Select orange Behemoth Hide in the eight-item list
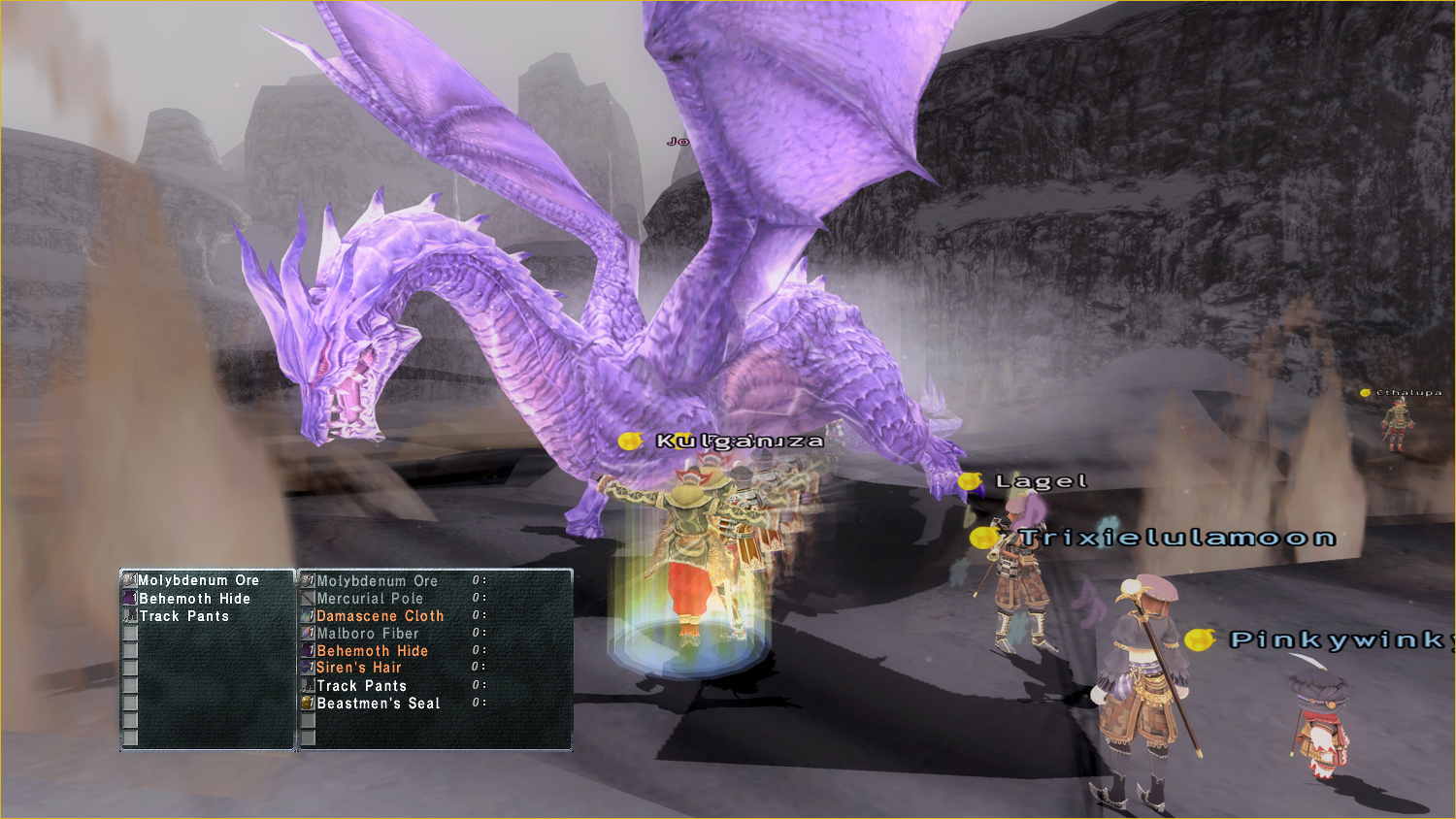Image resolution: width=1456 pixels, height=819 pixels. pyautogui.click(x=372, y=651)
